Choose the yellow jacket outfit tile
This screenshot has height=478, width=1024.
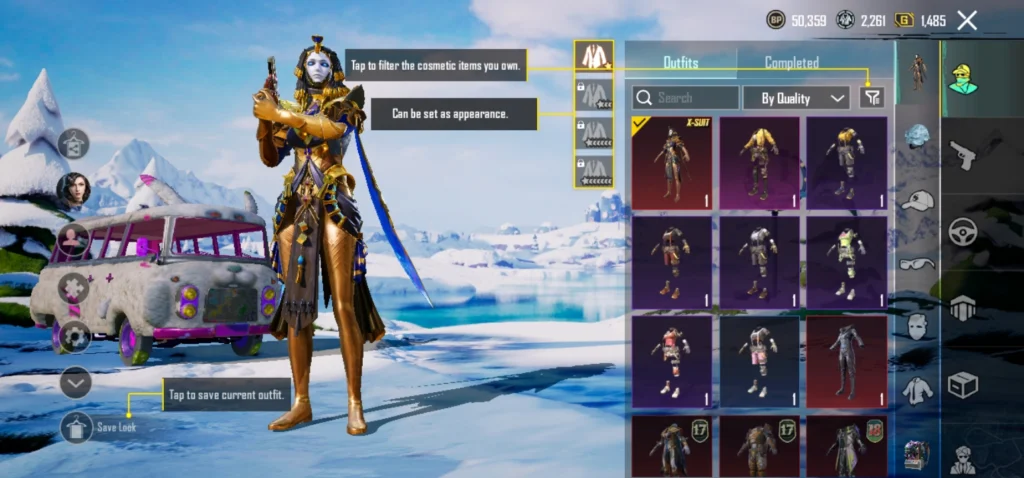(x=759, y=162)
